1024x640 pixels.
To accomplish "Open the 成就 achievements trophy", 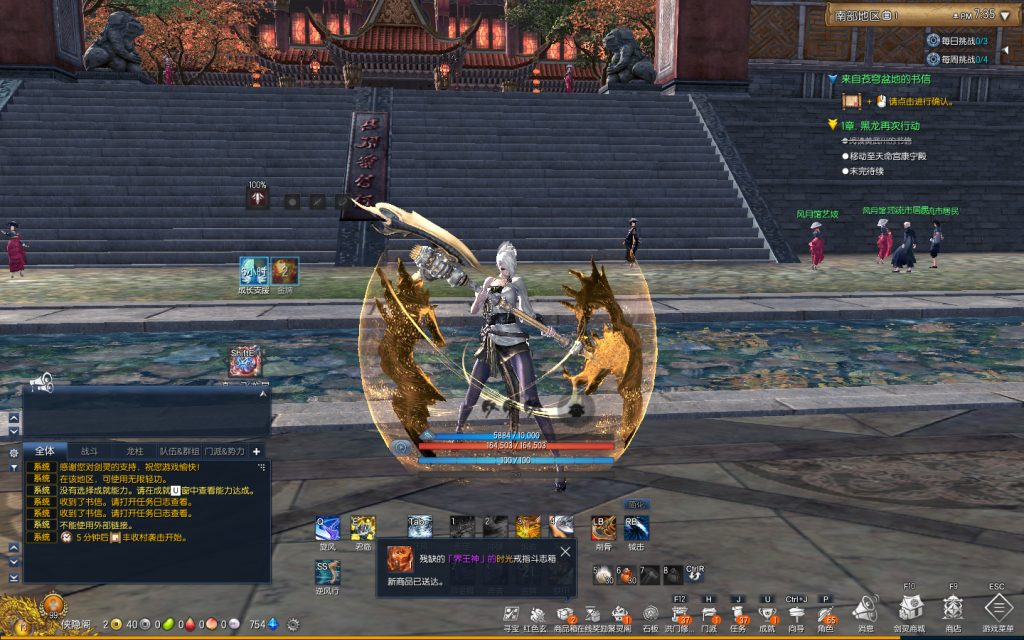I will tap(768, 613).
